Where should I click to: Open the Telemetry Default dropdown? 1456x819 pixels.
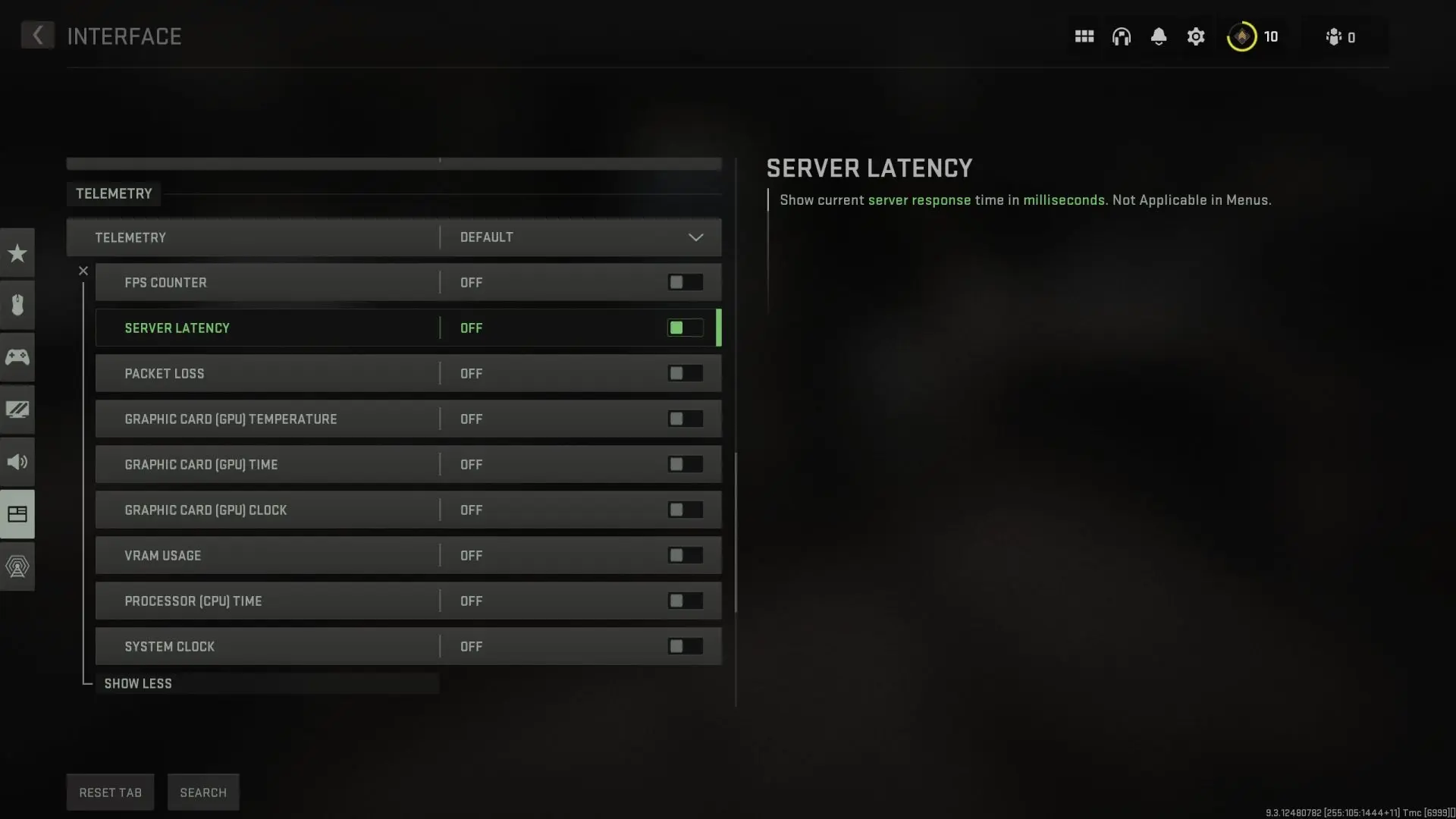click(580, 237)
